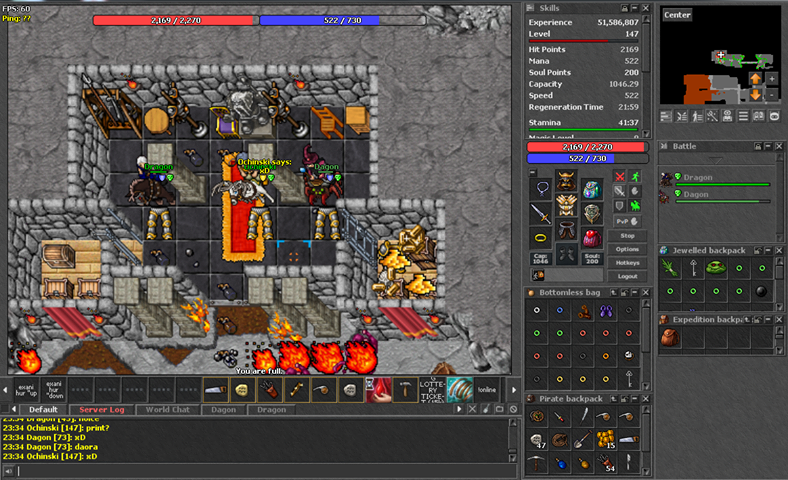
Task: Move the minimap up one floor
Action: tap(756, 78)
